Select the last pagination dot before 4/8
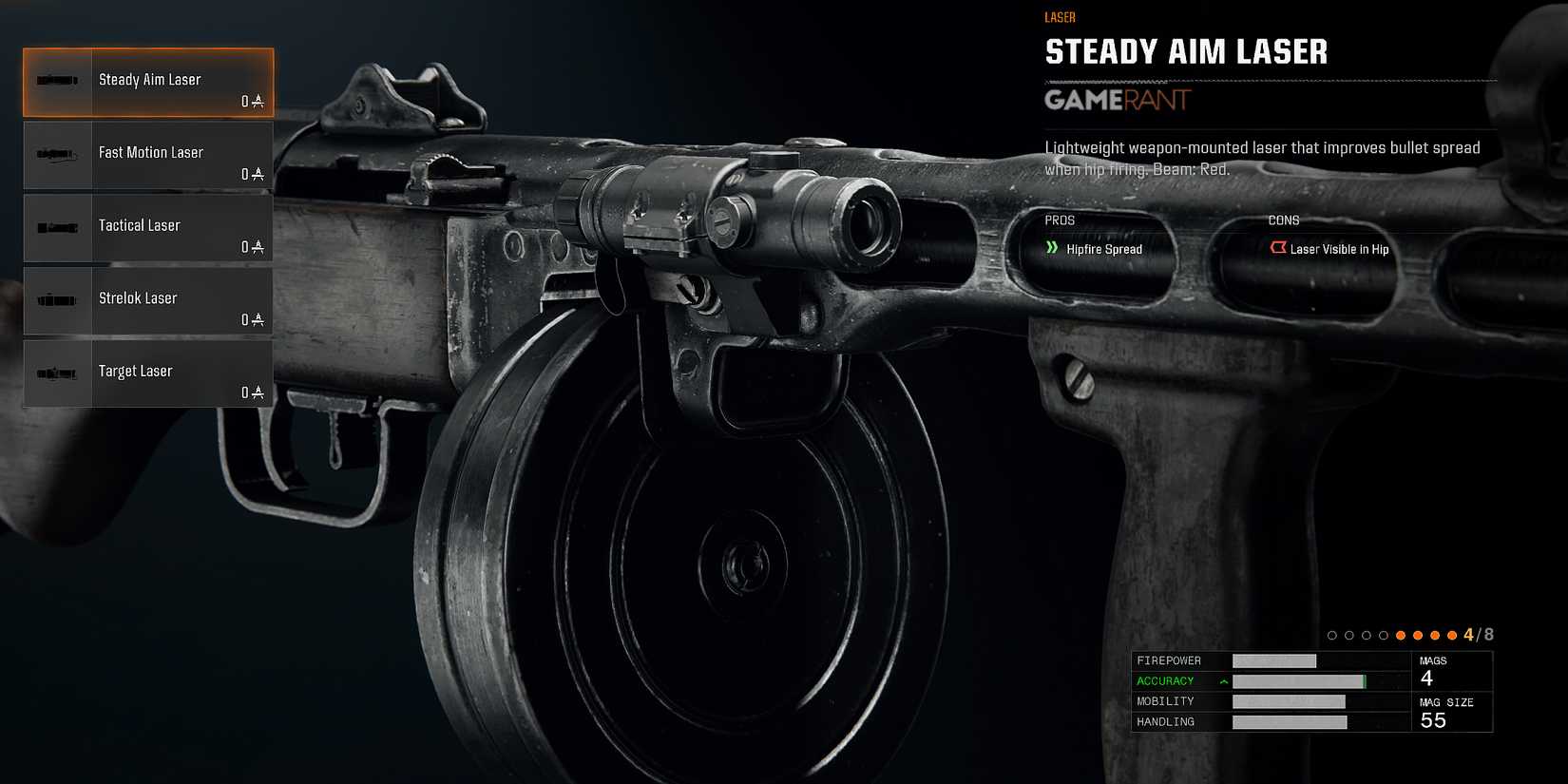This screenshot has height=784, width=1568. [x=1451, y=635]
